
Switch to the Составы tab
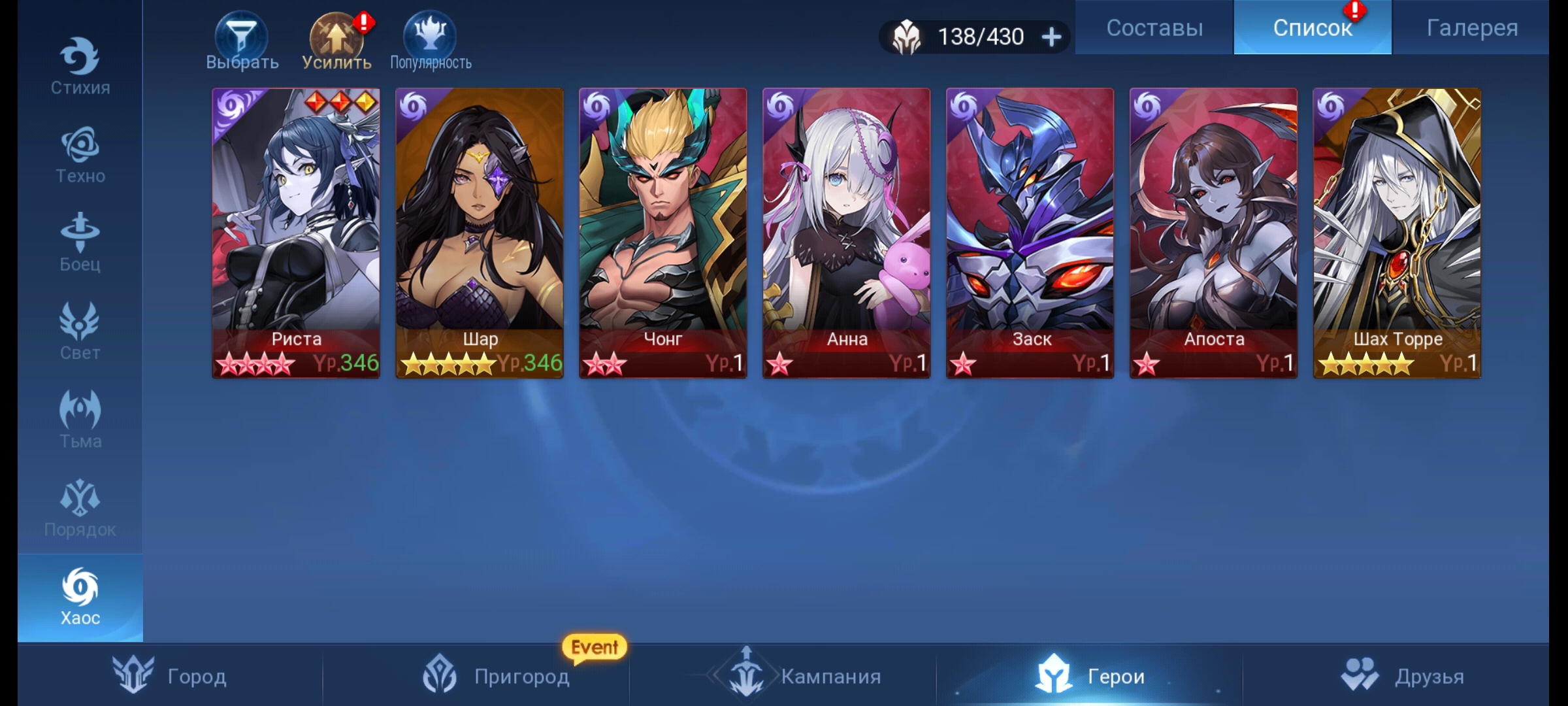click(x=1154, y=27)
